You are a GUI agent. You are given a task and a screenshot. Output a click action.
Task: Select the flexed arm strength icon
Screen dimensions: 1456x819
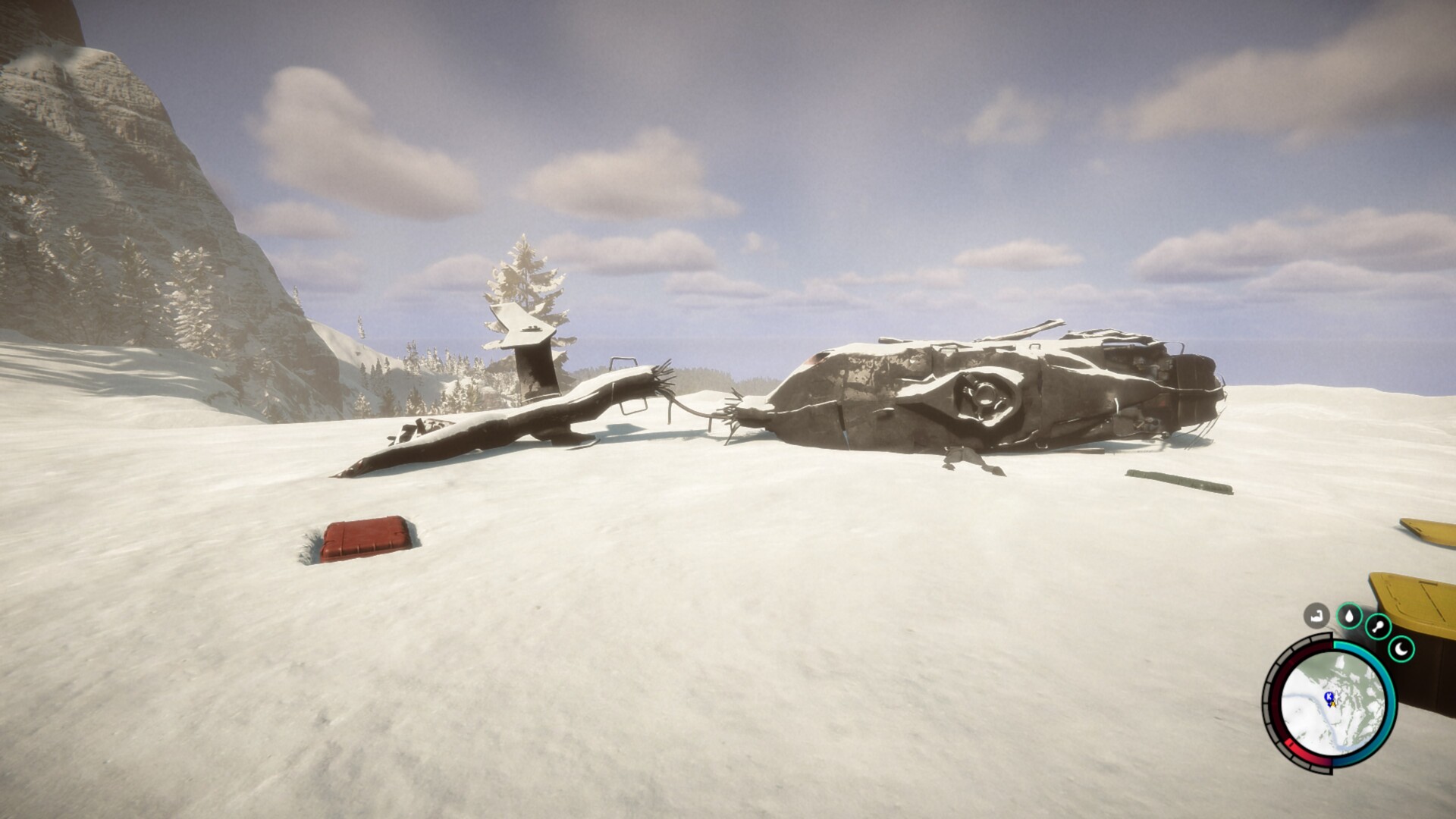(1317, 615)
